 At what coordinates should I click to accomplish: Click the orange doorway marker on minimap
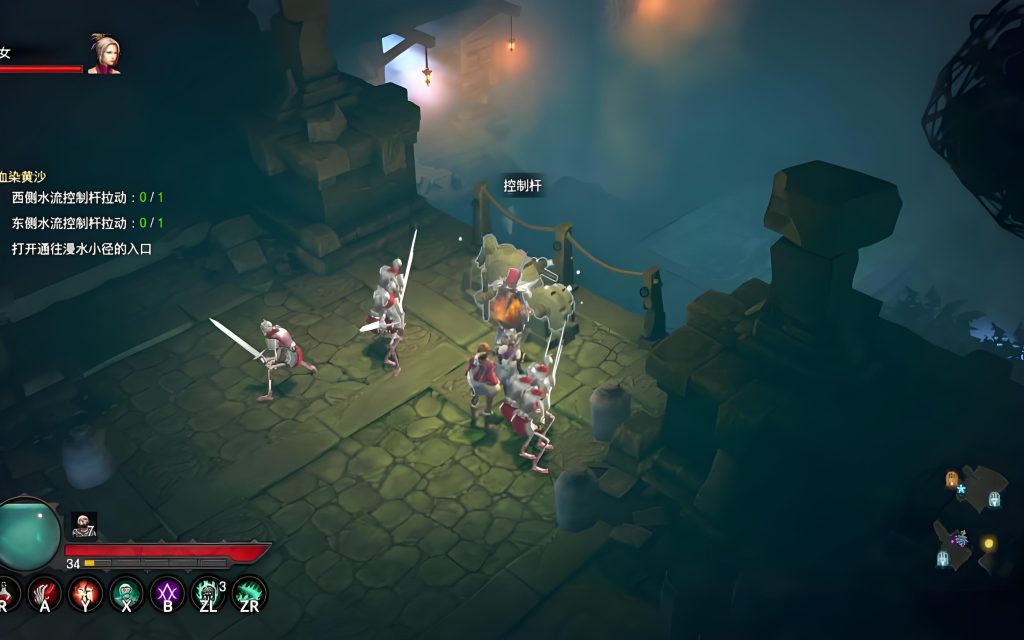coord(951,479)
